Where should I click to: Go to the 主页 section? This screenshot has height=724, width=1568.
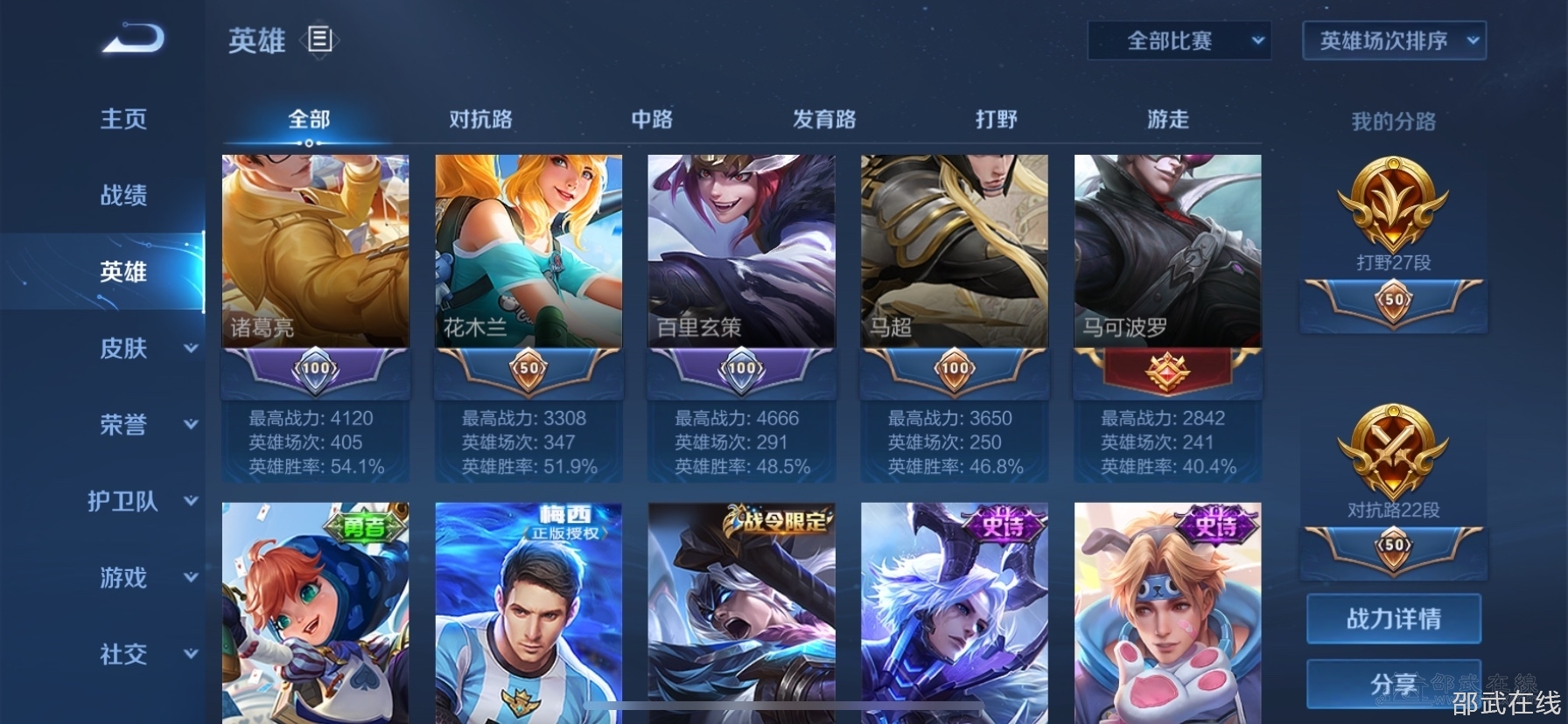coord(122,119)
